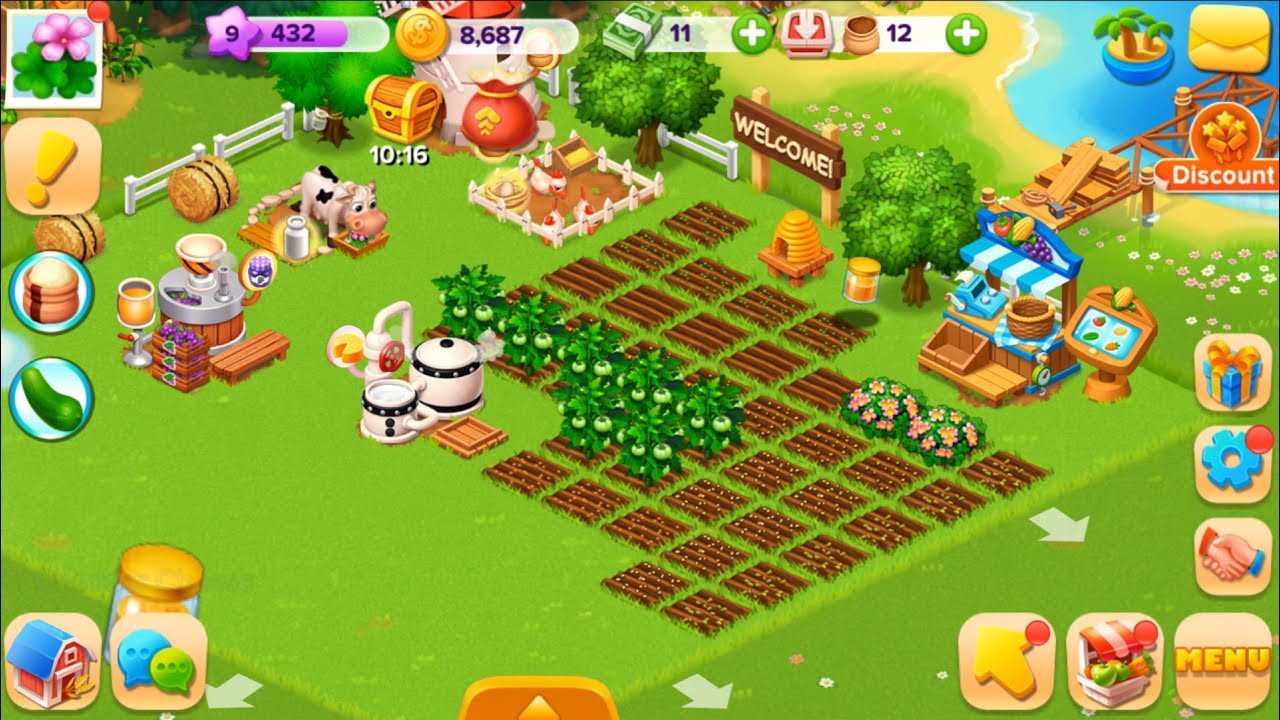Expand the orange bottom arrow tab
Screen dimensions: 1280x720
point(539,700)
